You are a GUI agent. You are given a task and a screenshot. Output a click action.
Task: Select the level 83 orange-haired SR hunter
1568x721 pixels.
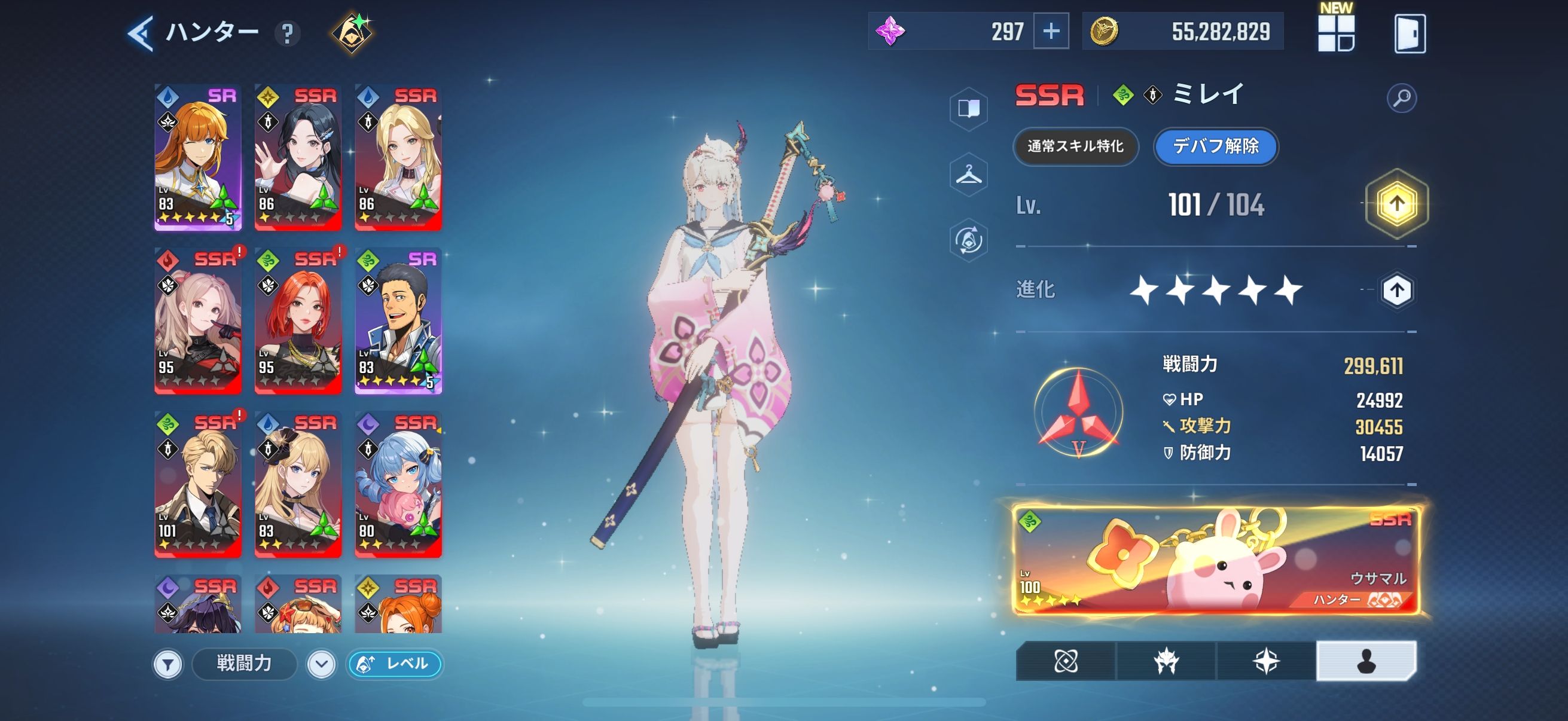(198, 158)
